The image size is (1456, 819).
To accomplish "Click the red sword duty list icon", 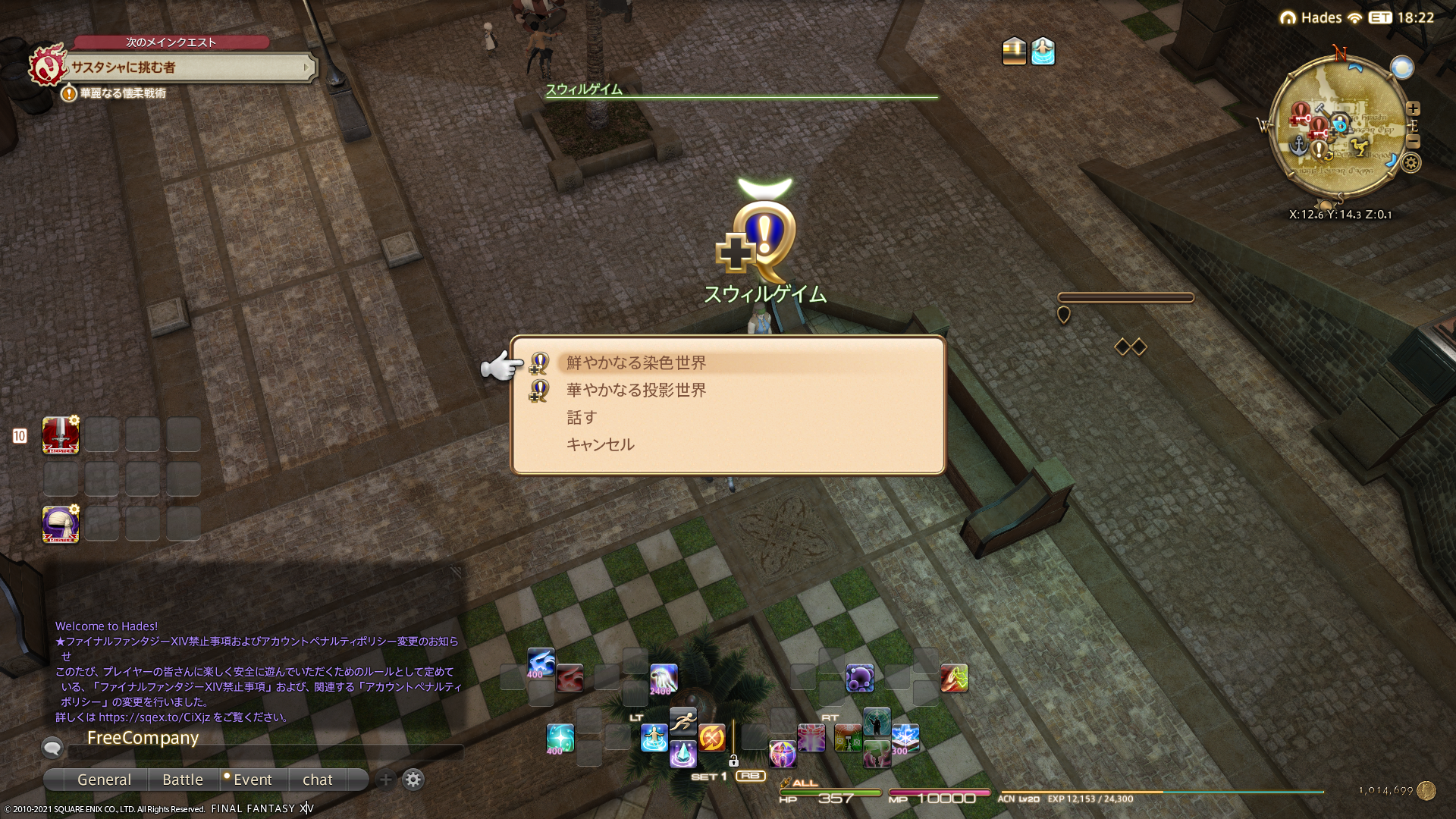I will 61,435.
